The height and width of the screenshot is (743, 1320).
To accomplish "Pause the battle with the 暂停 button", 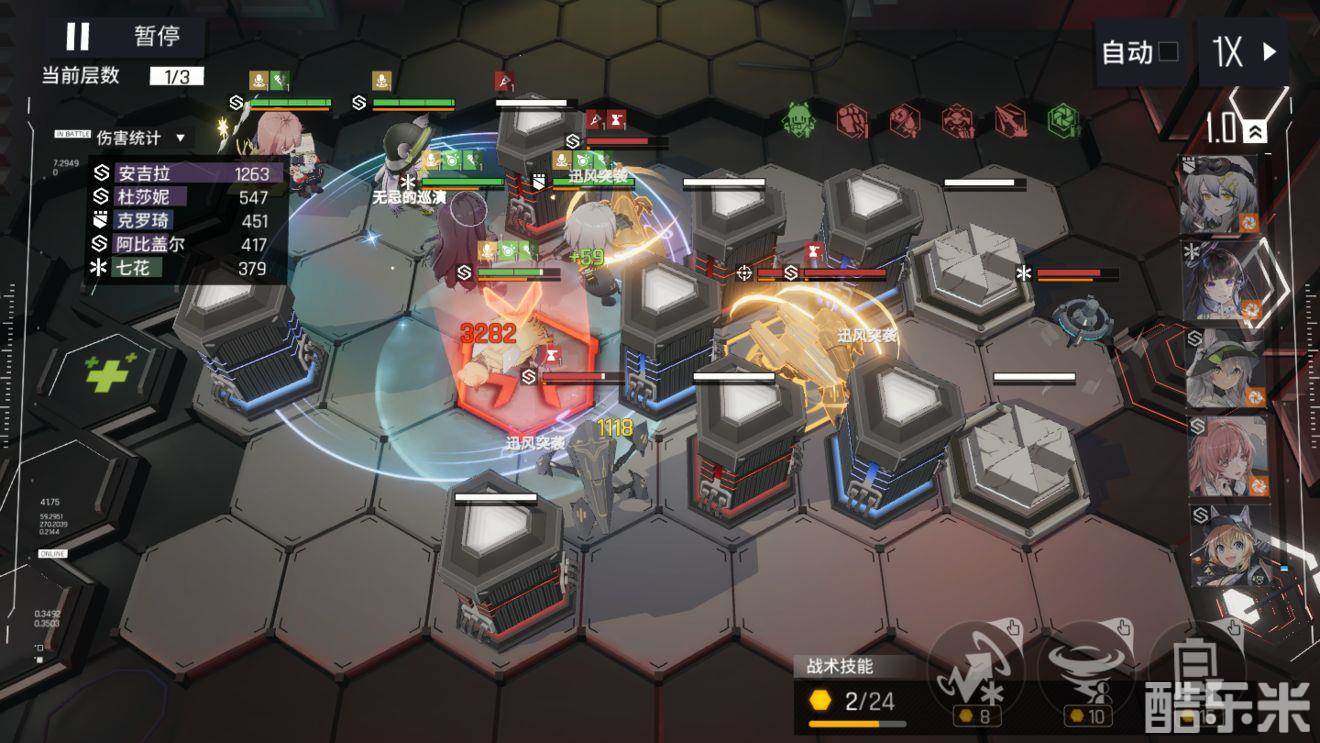I will [x=122, y=37].
